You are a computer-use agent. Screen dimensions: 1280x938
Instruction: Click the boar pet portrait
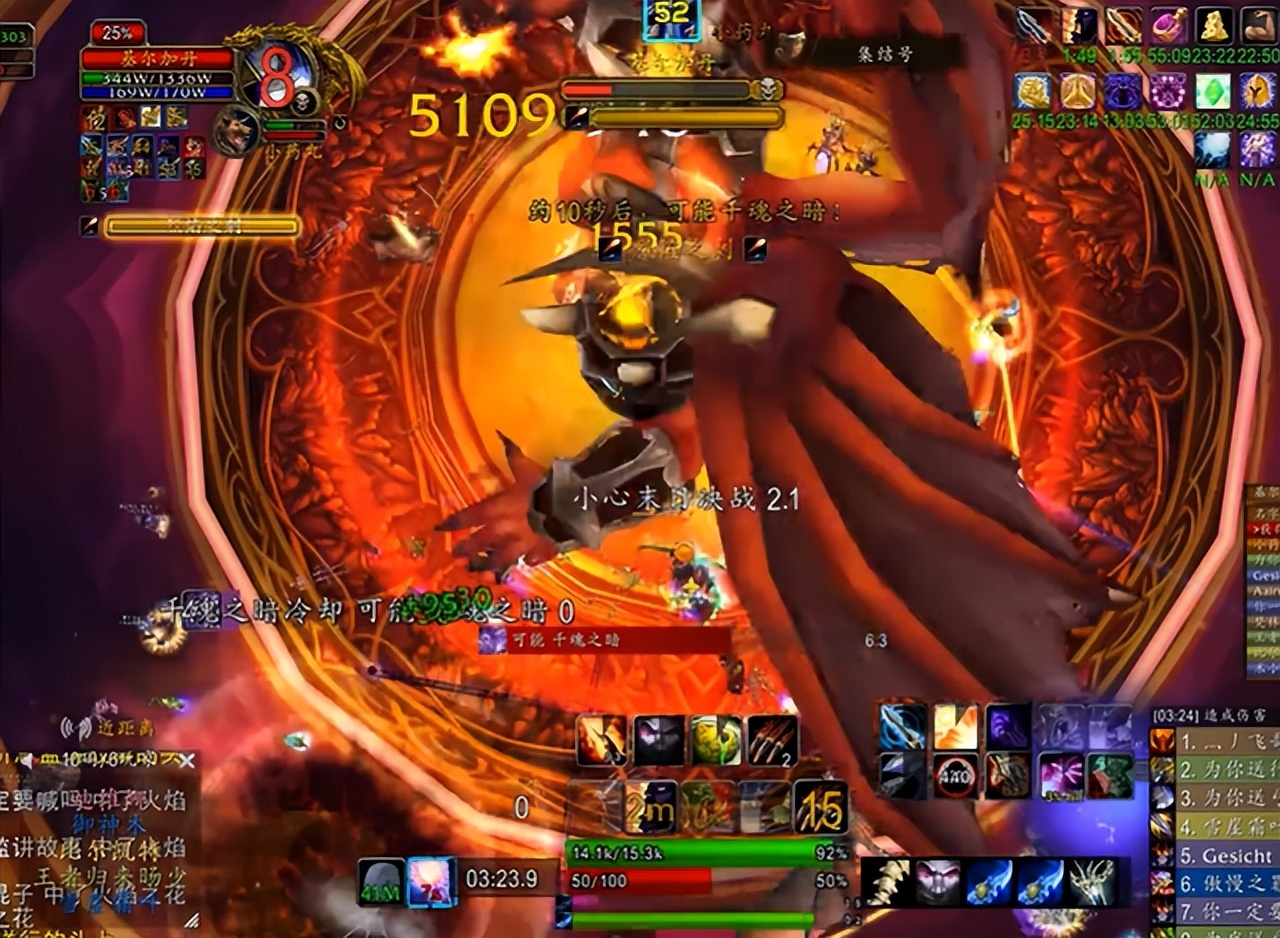[x=237, y=131]
